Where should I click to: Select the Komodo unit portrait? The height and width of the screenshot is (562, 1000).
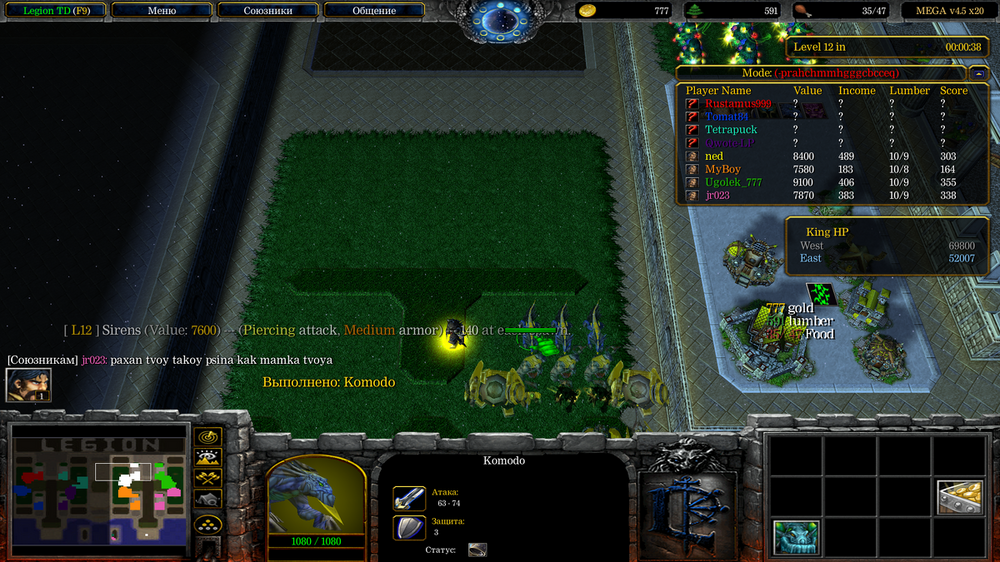click(x=304, y=495)
